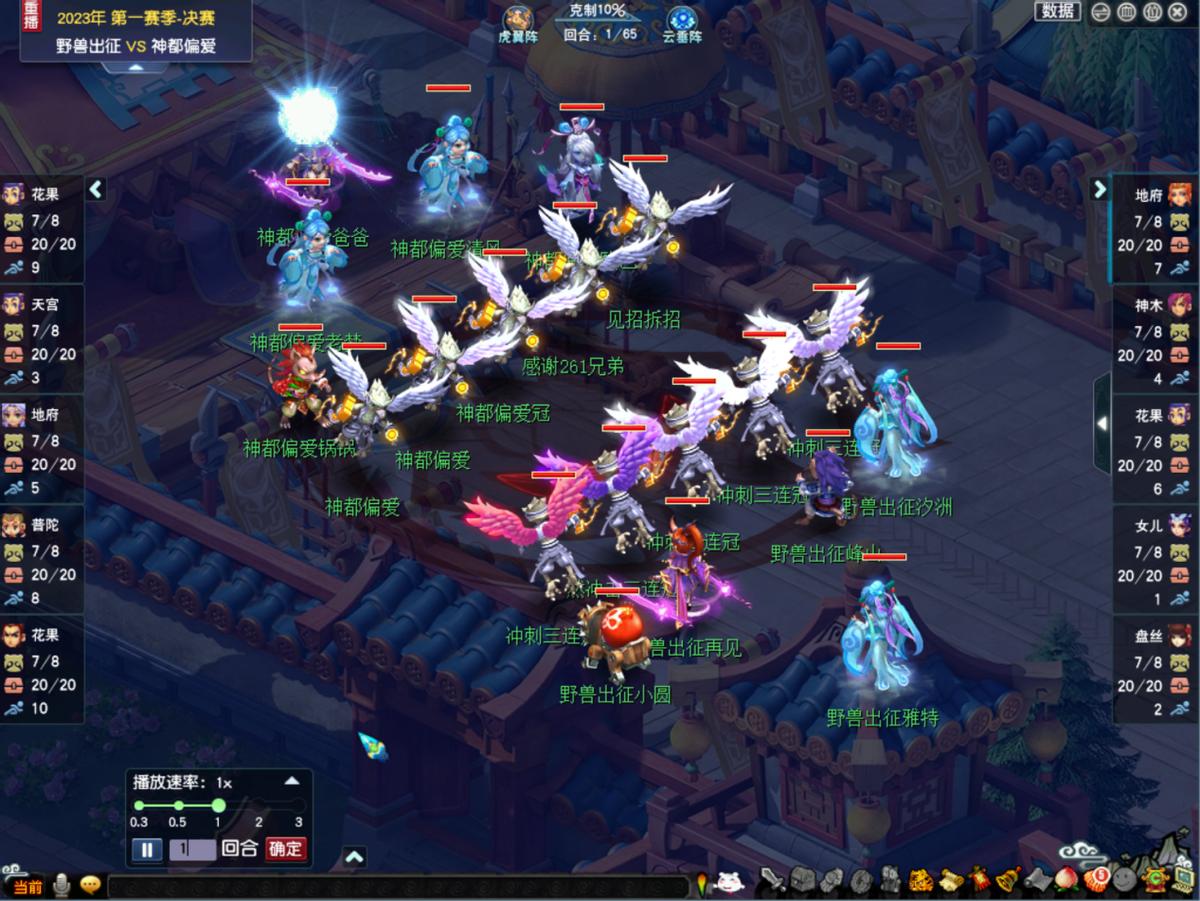Collapse the right team panel arrow
The image size is (1200, 901).
click(1100, 189)
